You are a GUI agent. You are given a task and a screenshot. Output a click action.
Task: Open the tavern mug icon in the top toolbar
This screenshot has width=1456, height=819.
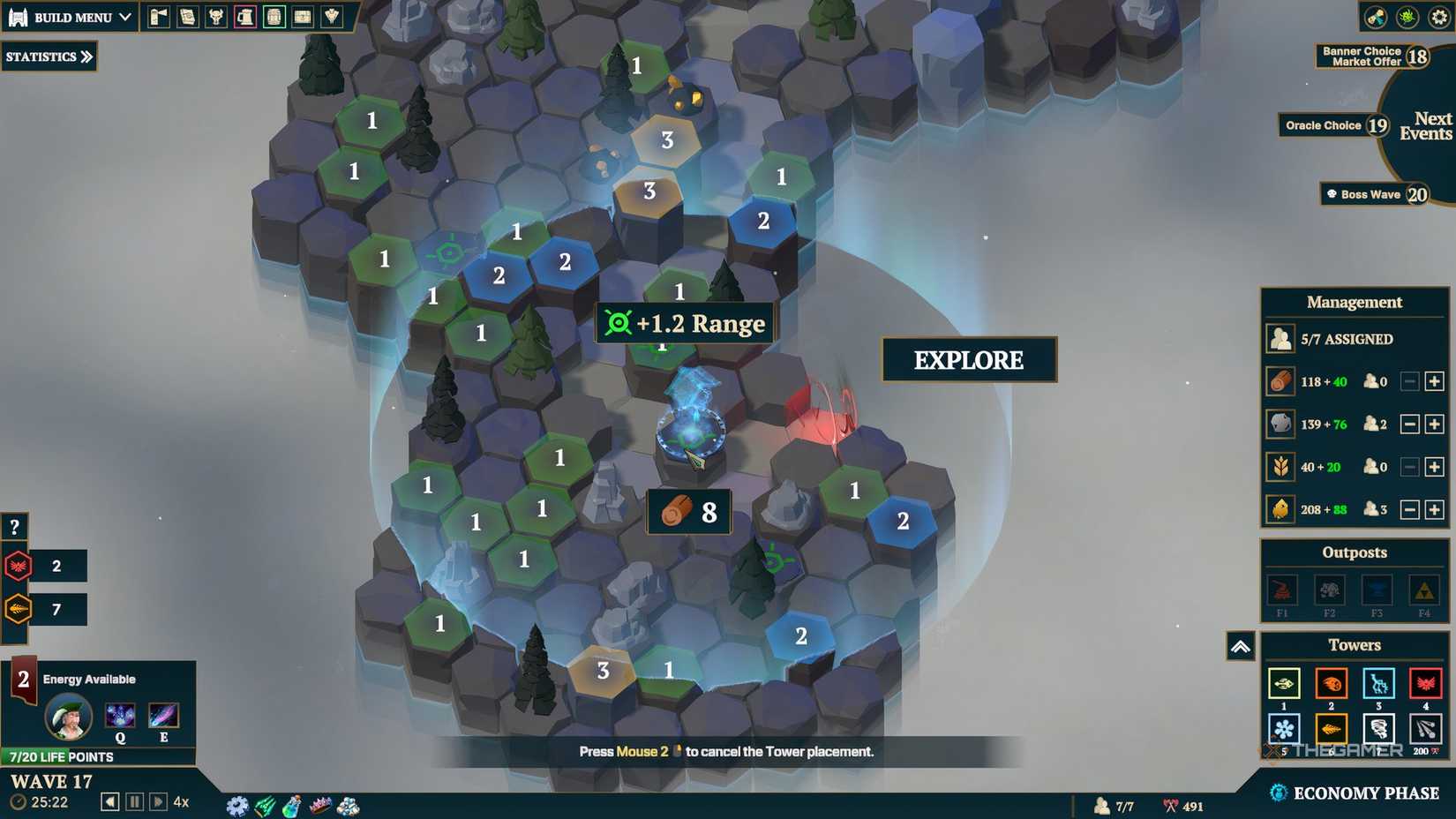click(x=245, y=15)
